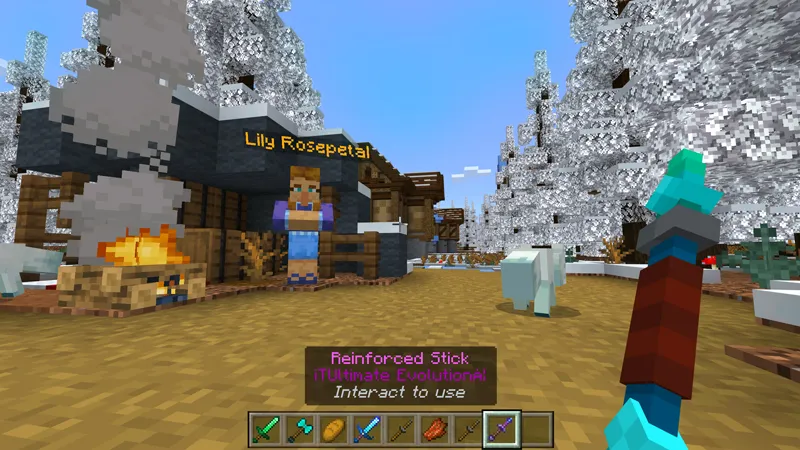This screenshot has width=800, height=450.
Task: Pick the red meat hotbar slot
Action: click(435, 428)
